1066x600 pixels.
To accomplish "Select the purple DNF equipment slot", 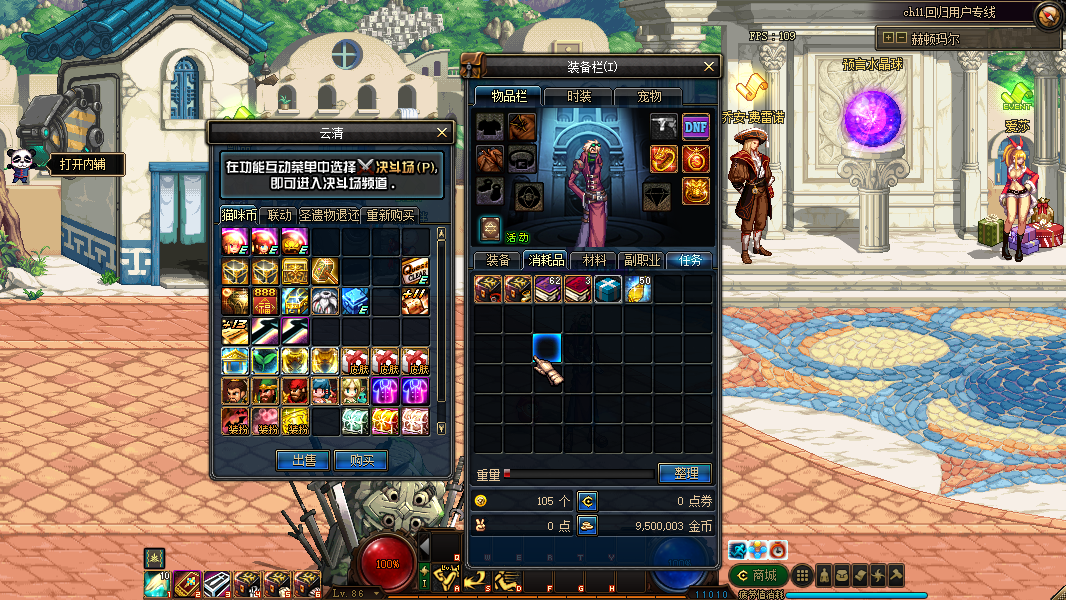I will [x=696, y=126].
